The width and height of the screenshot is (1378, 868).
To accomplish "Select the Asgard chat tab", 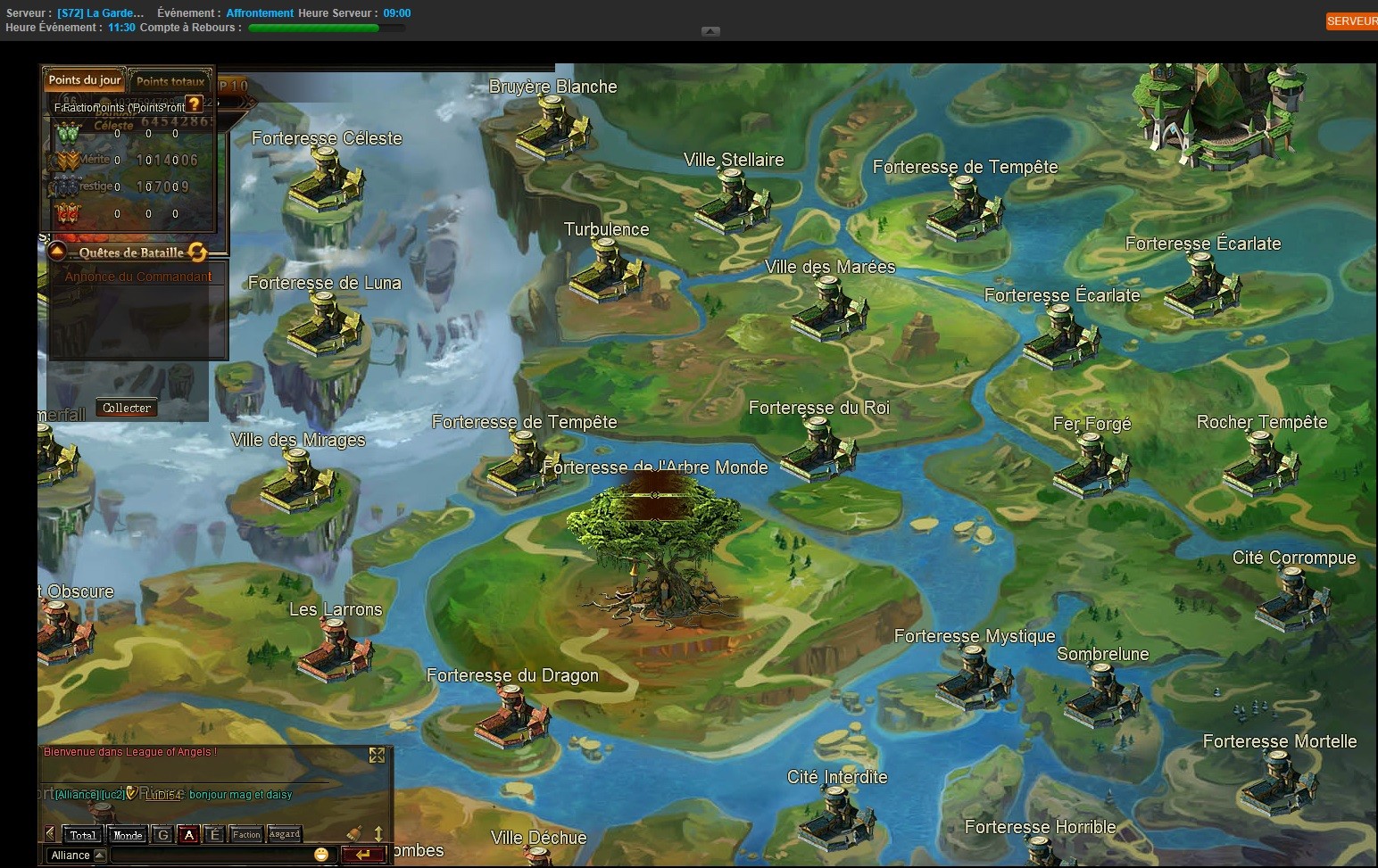I will coord(285,835).
